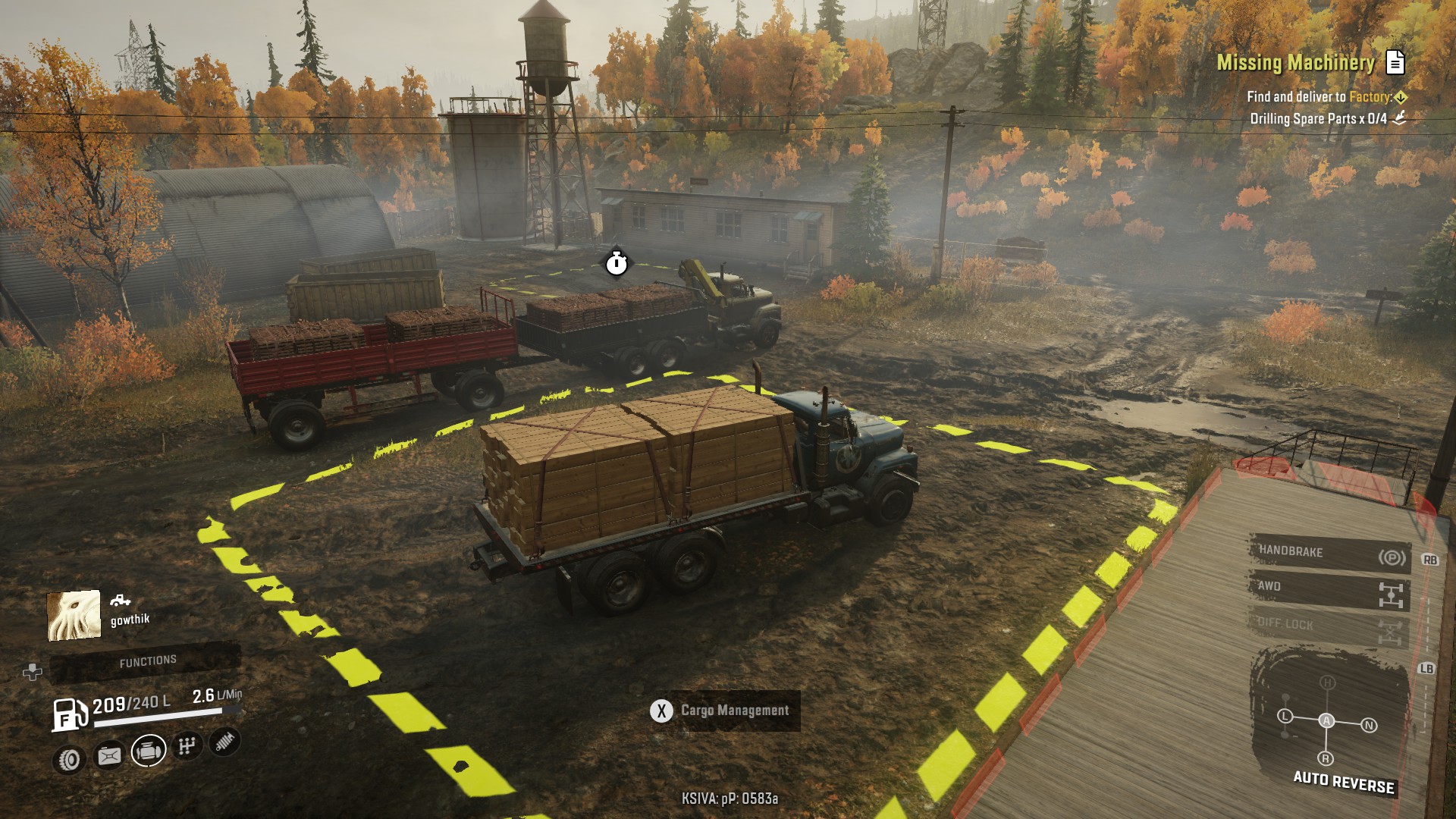Select the Drilling Spare Parts objective line
The height and width of the screenshot is (819, 1456).
1318,118
